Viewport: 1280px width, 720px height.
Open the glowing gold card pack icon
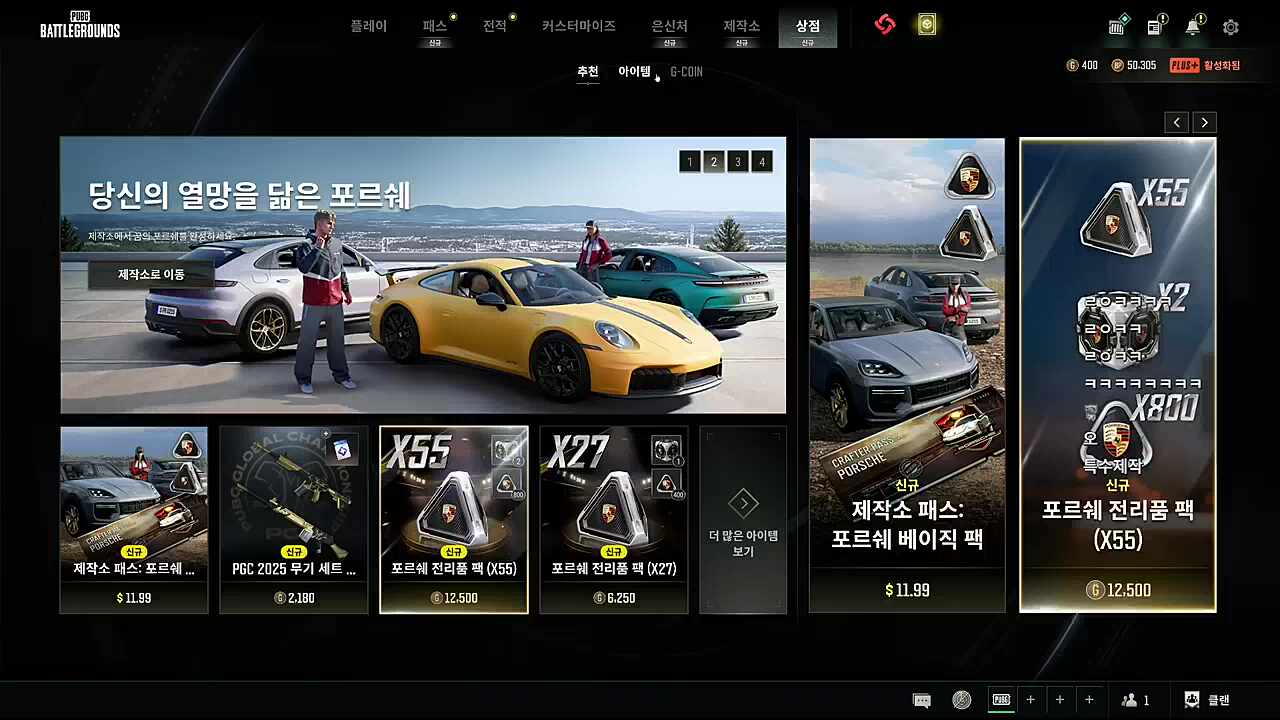click(926, 26)
